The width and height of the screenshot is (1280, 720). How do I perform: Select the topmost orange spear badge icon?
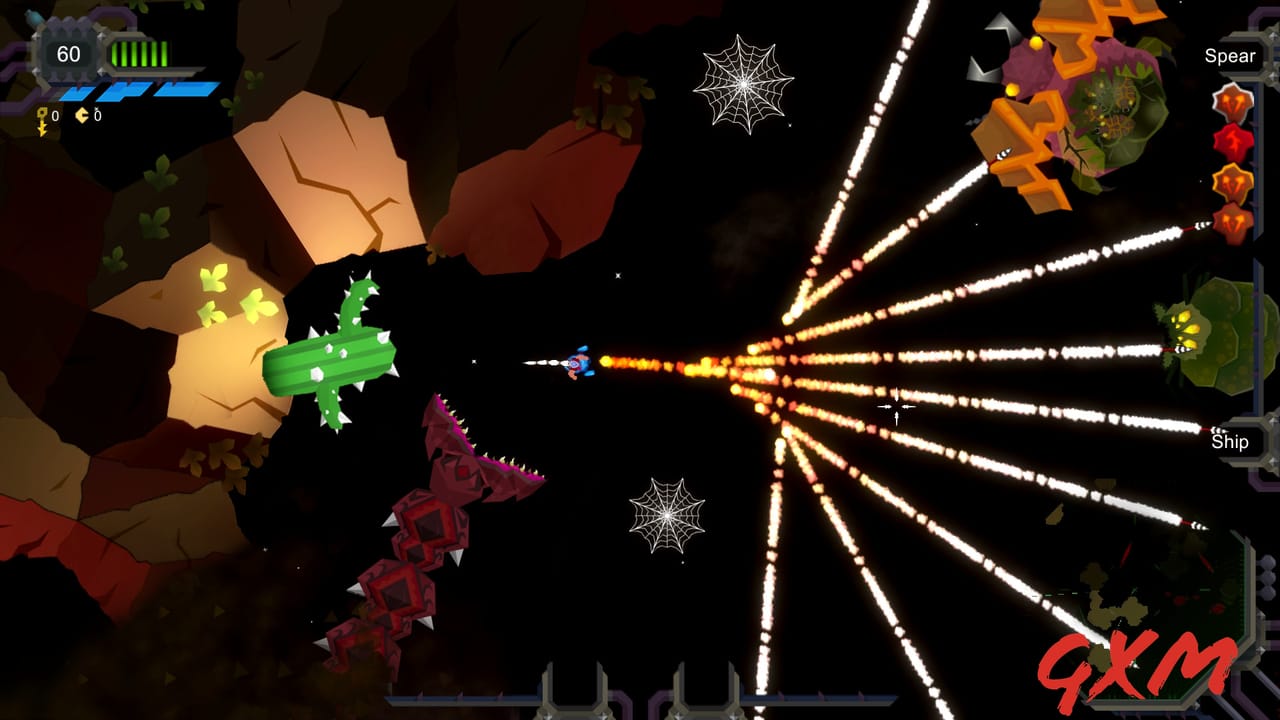[x=1232, y=102]
